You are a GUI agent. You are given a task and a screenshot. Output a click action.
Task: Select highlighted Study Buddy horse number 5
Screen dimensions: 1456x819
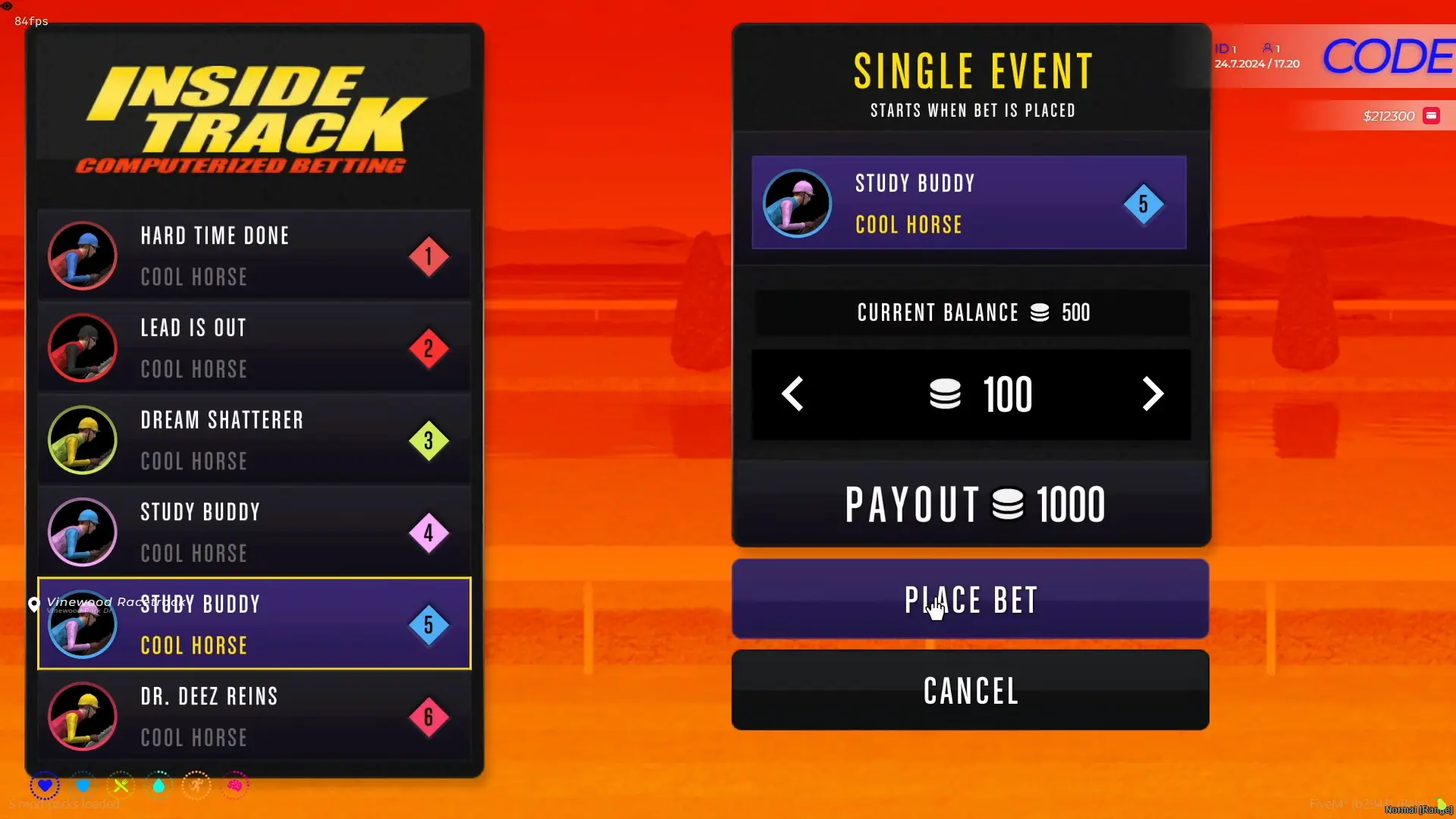(x=254, y=624)
